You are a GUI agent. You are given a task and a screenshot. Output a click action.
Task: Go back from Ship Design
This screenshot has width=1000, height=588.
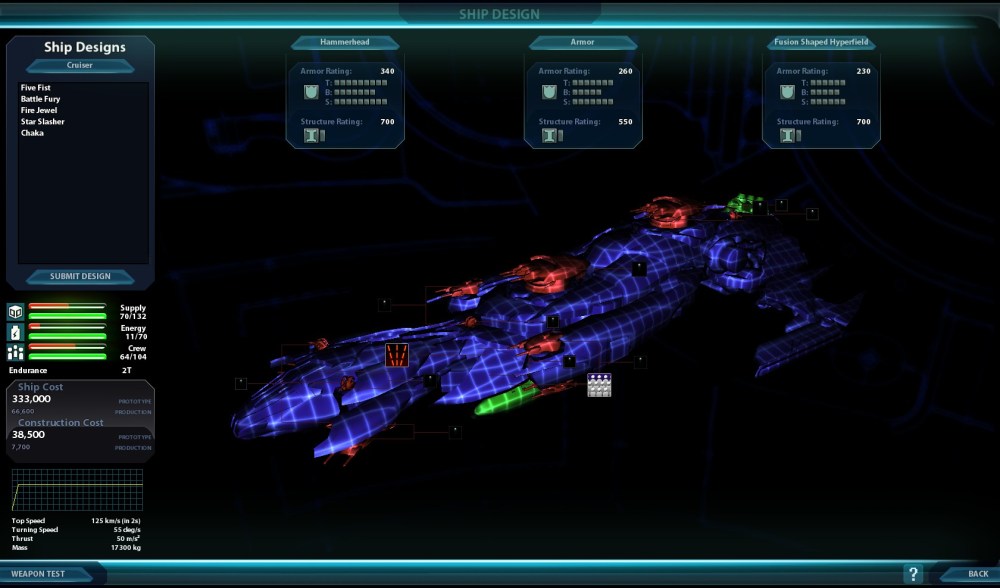977,574
